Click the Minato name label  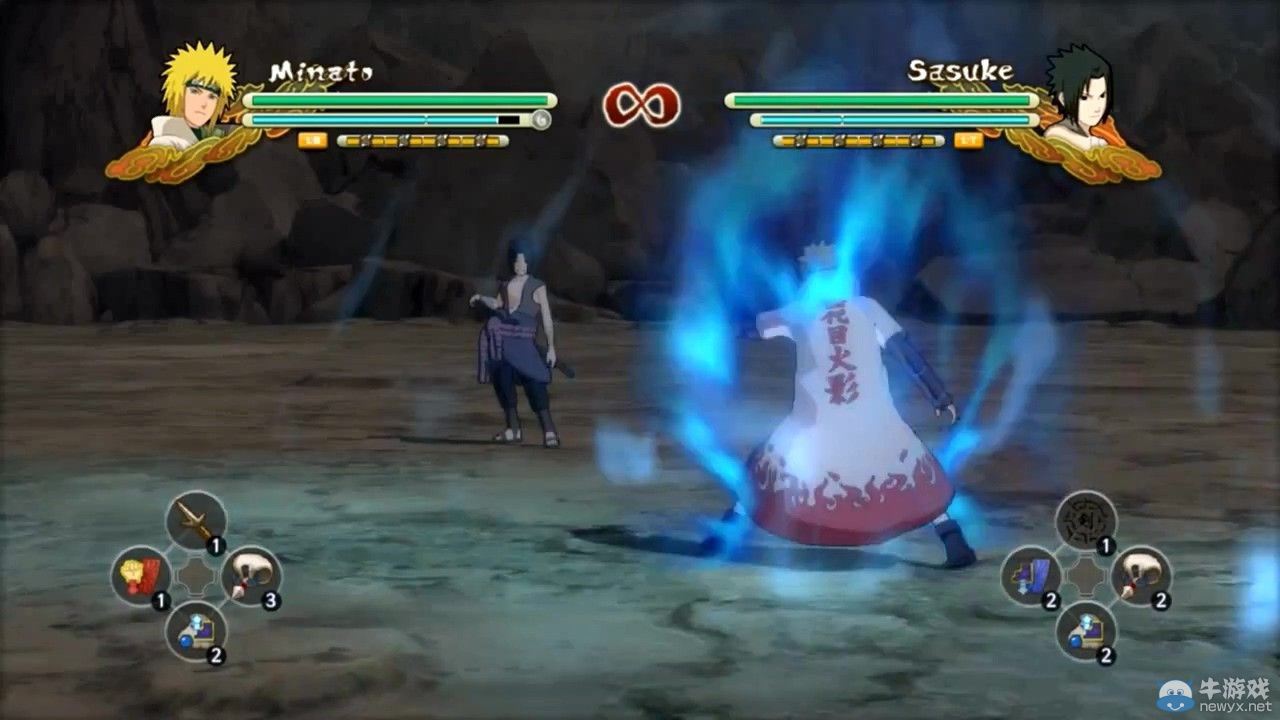click(x=322, y=70)
